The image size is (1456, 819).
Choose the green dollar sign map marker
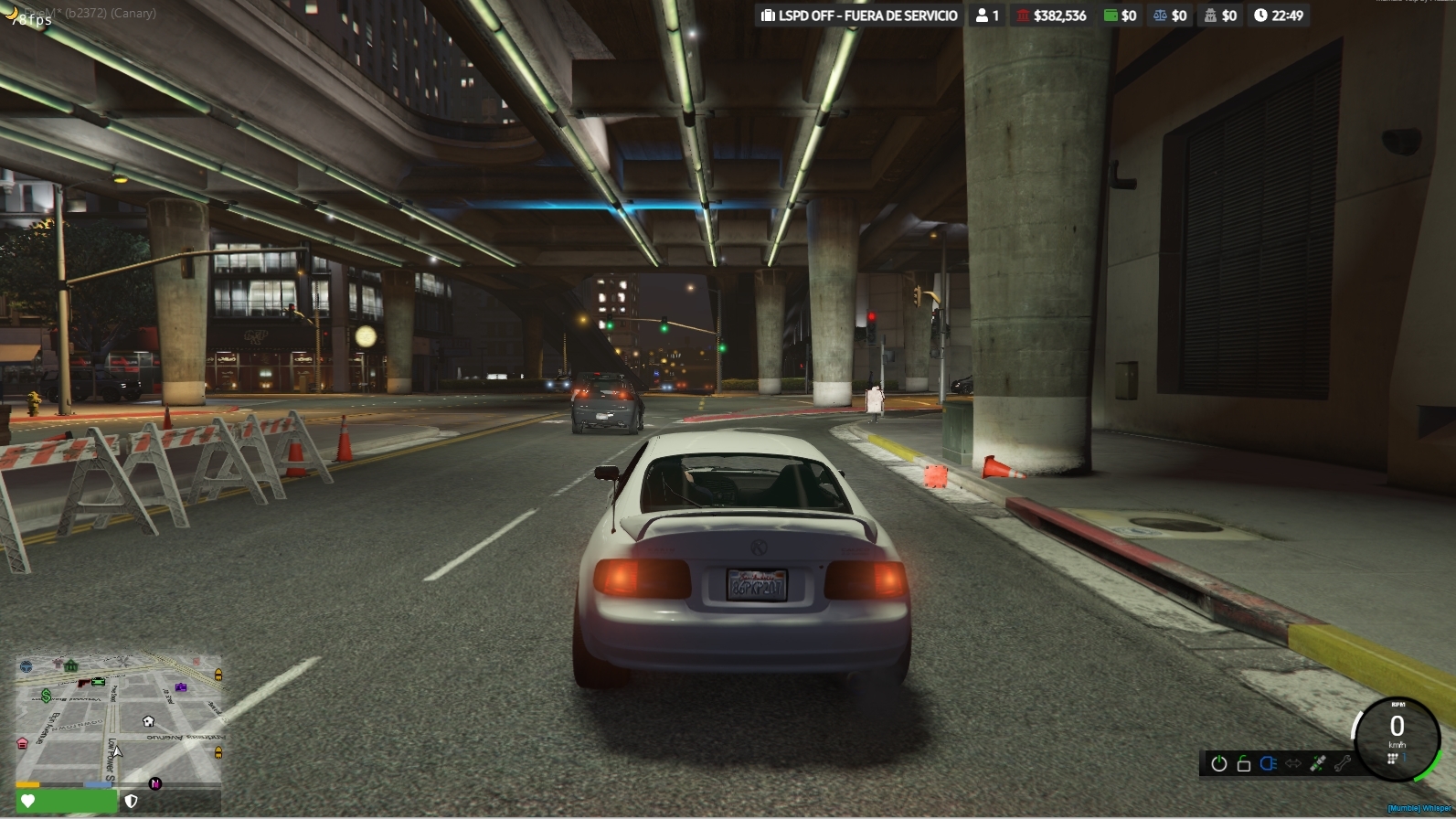pos(46,697)
